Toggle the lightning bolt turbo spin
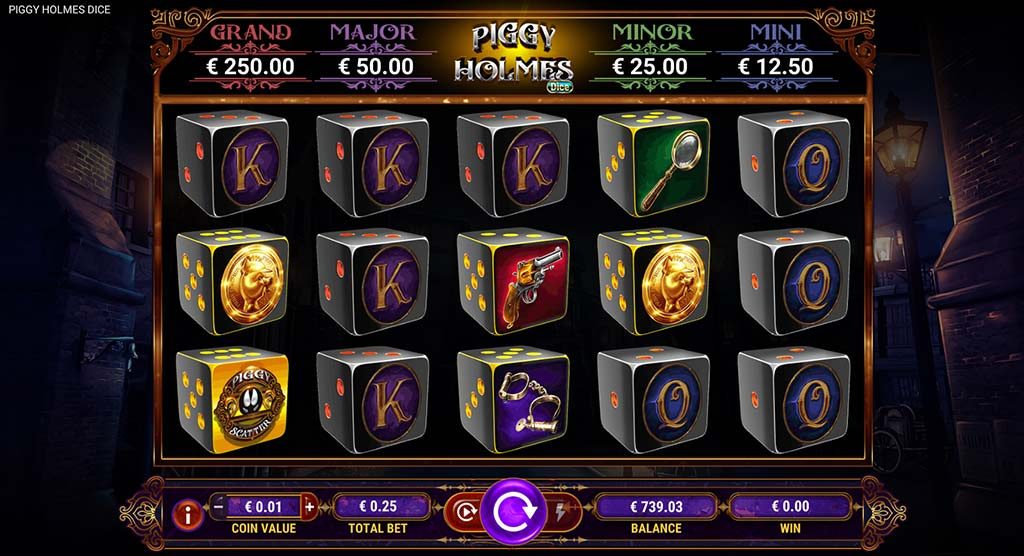This screenshot has height=556, width=1024. [x=560, y=510]
